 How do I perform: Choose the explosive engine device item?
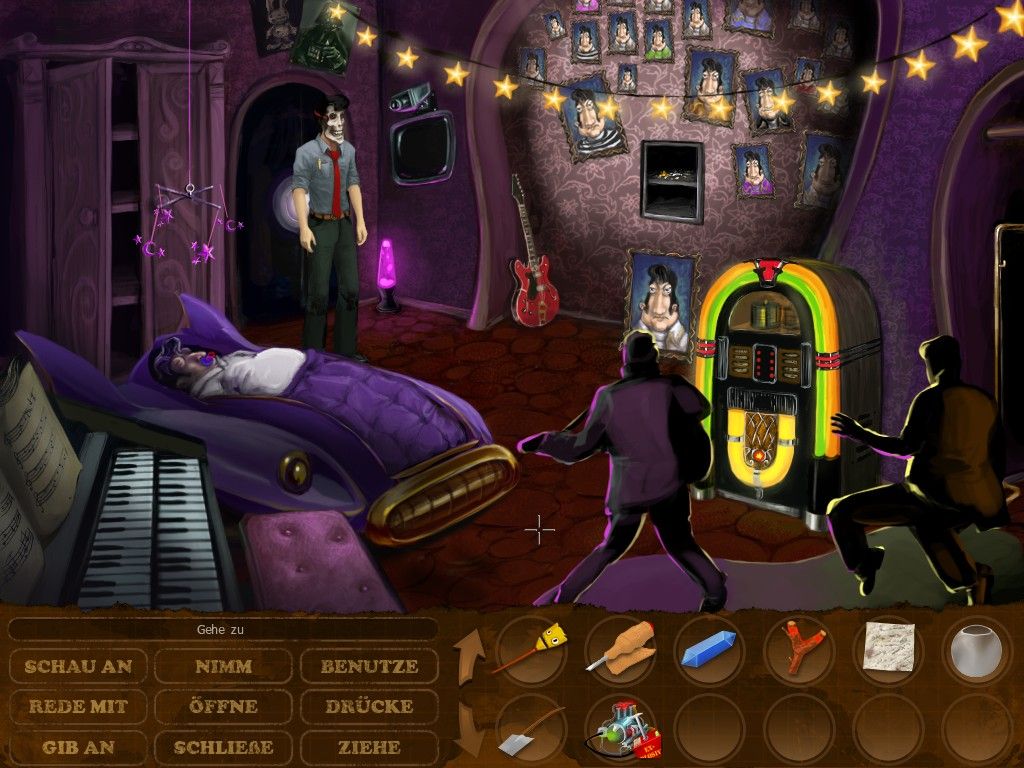[619, 730]
